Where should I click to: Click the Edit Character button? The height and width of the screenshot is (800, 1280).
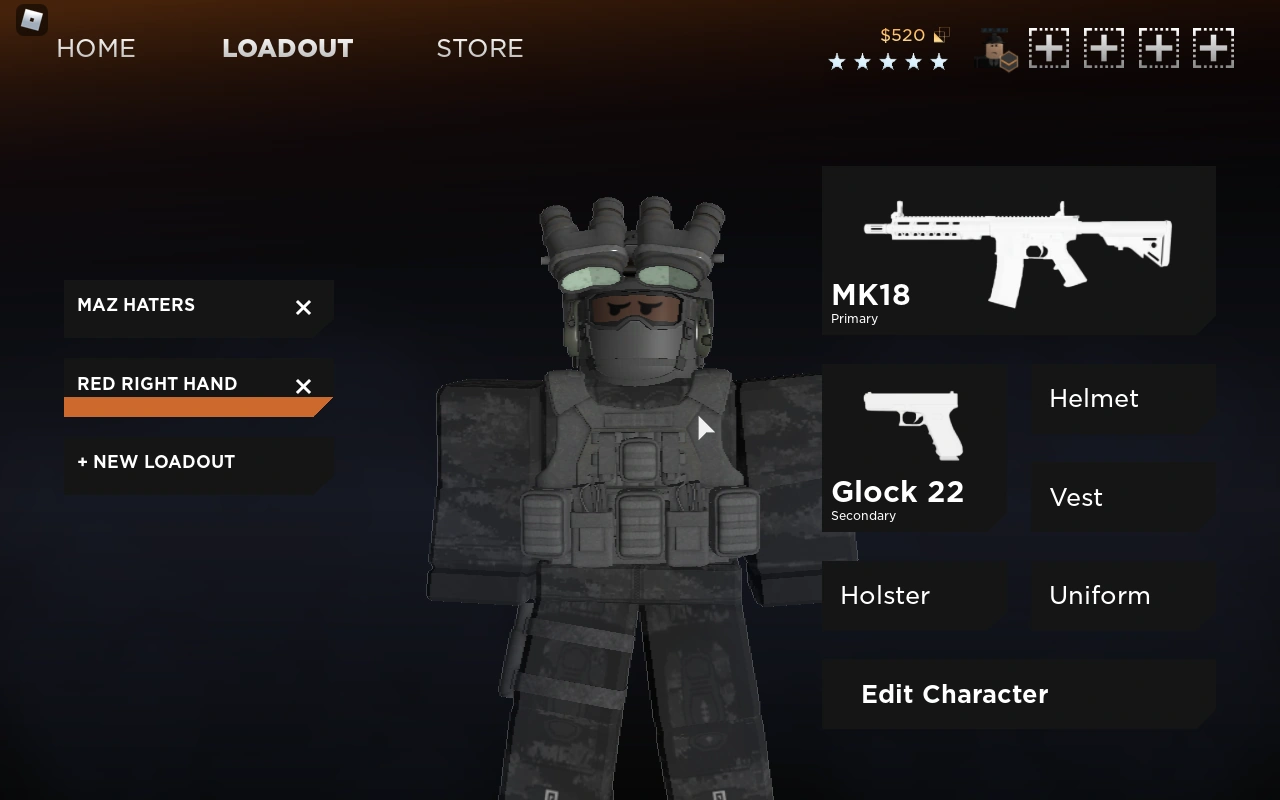955,694
